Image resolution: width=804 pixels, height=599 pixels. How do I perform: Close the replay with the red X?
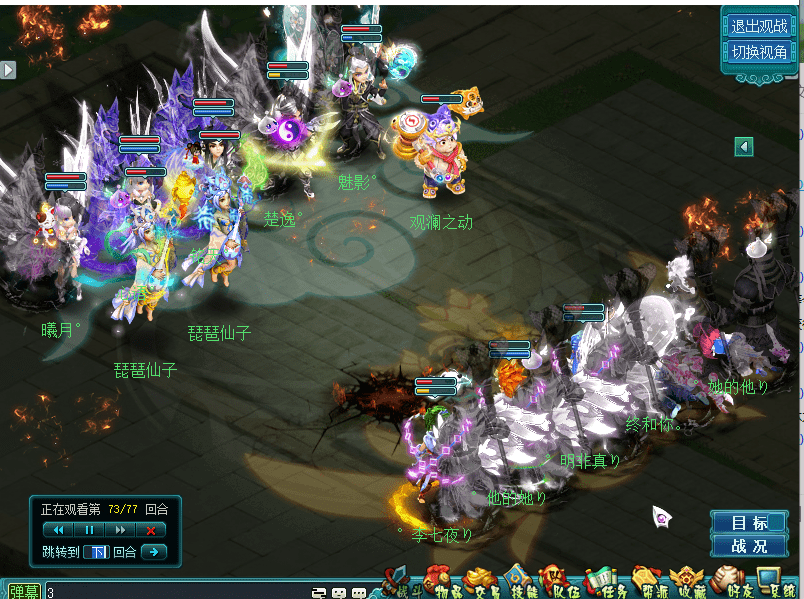pos(150,529)
